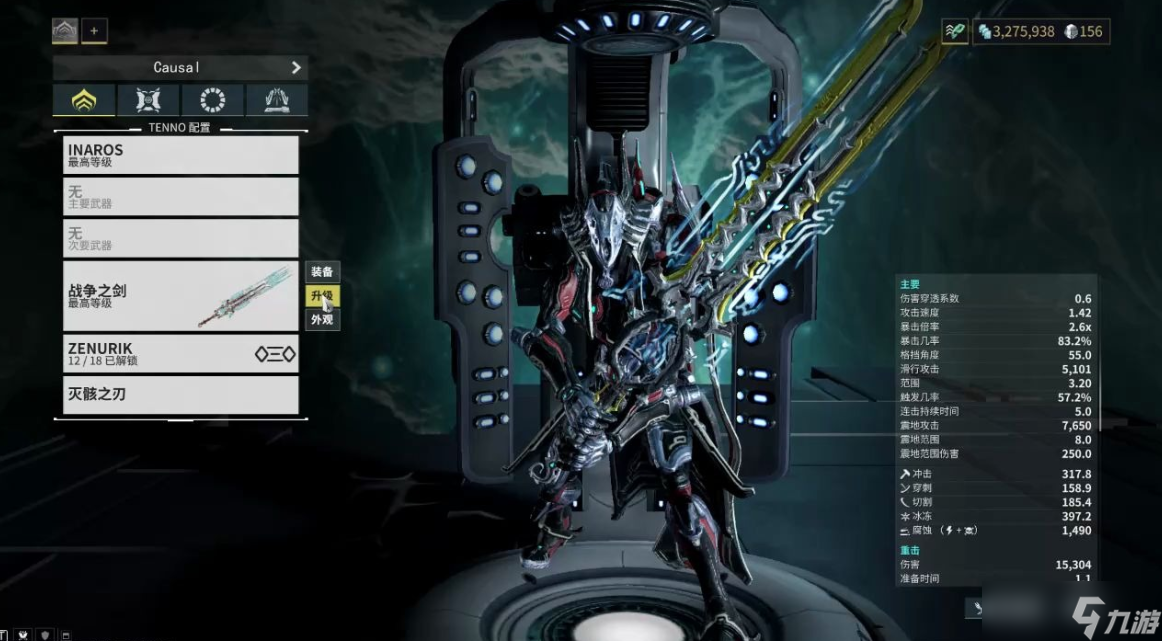This screenshot has width=1162, height=641.
Task: Select the 灭骸之刃 slot
Action: coord(180,394)
